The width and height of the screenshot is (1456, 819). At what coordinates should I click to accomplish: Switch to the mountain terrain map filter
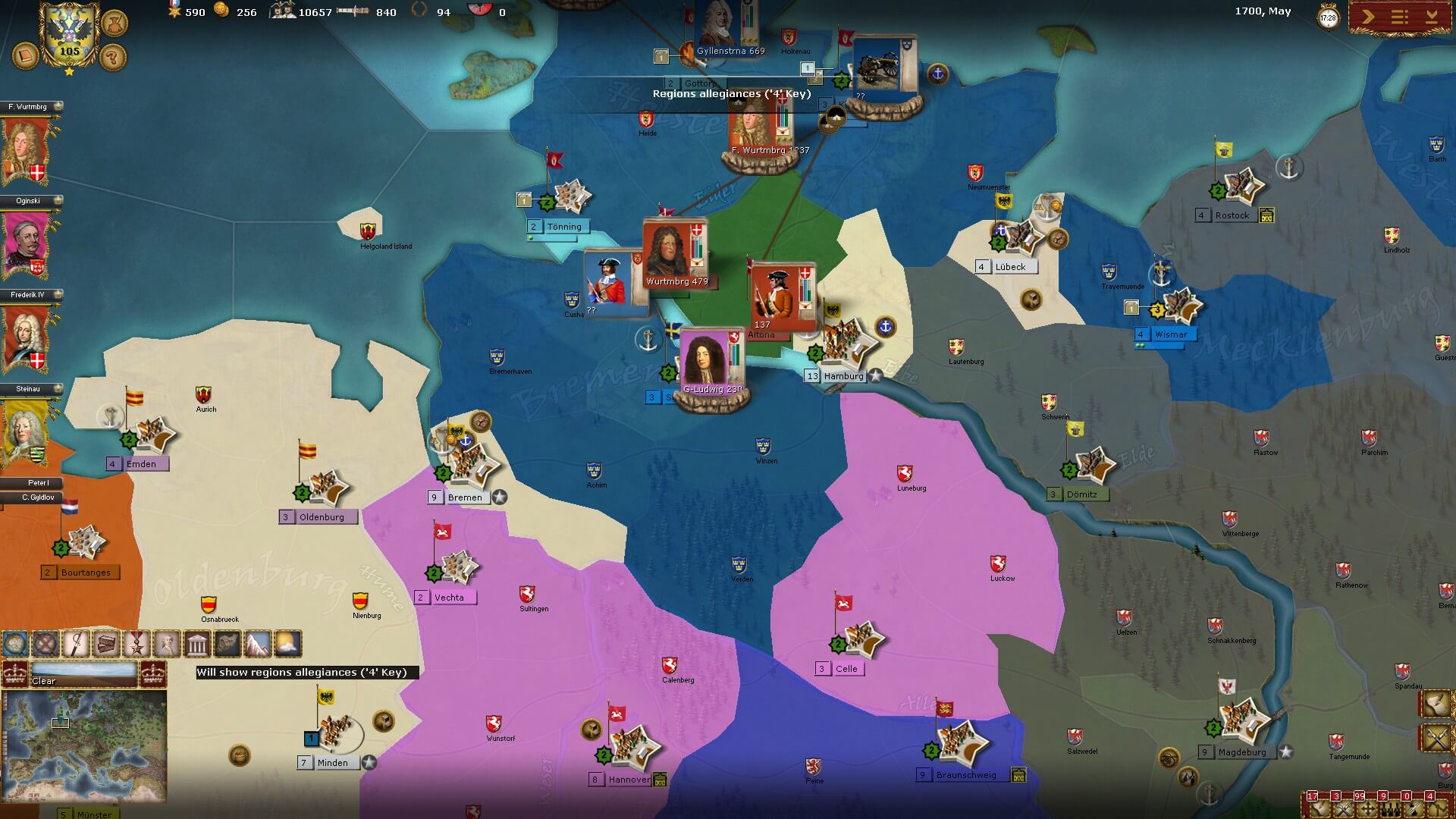point(258,644)
